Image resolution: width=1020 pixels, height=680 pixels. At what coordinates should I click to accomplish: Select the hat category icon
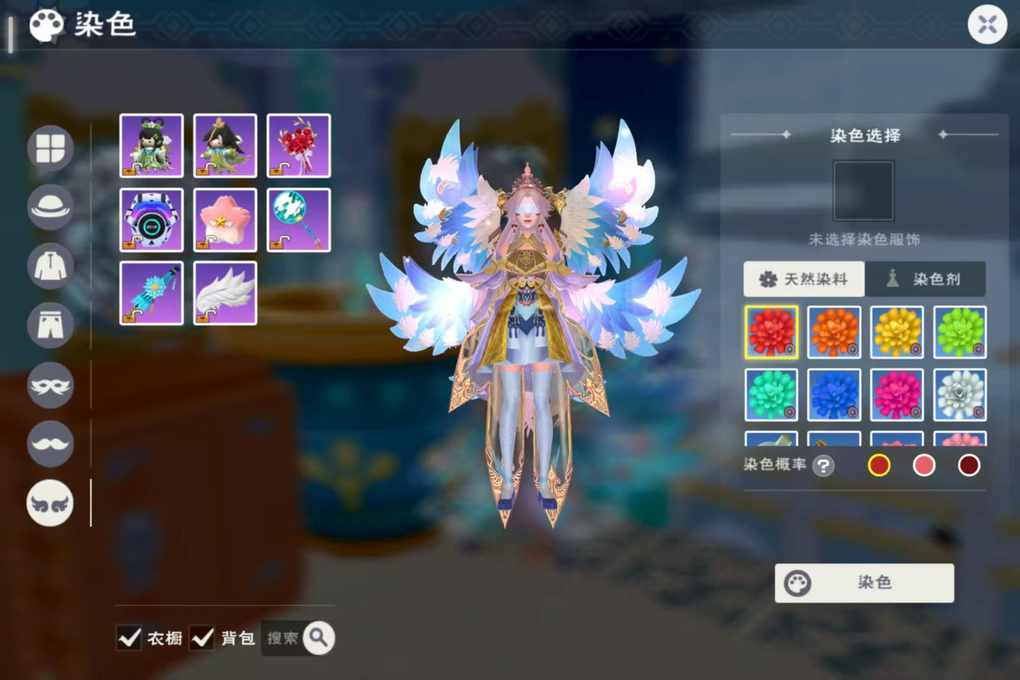[50, 207]
